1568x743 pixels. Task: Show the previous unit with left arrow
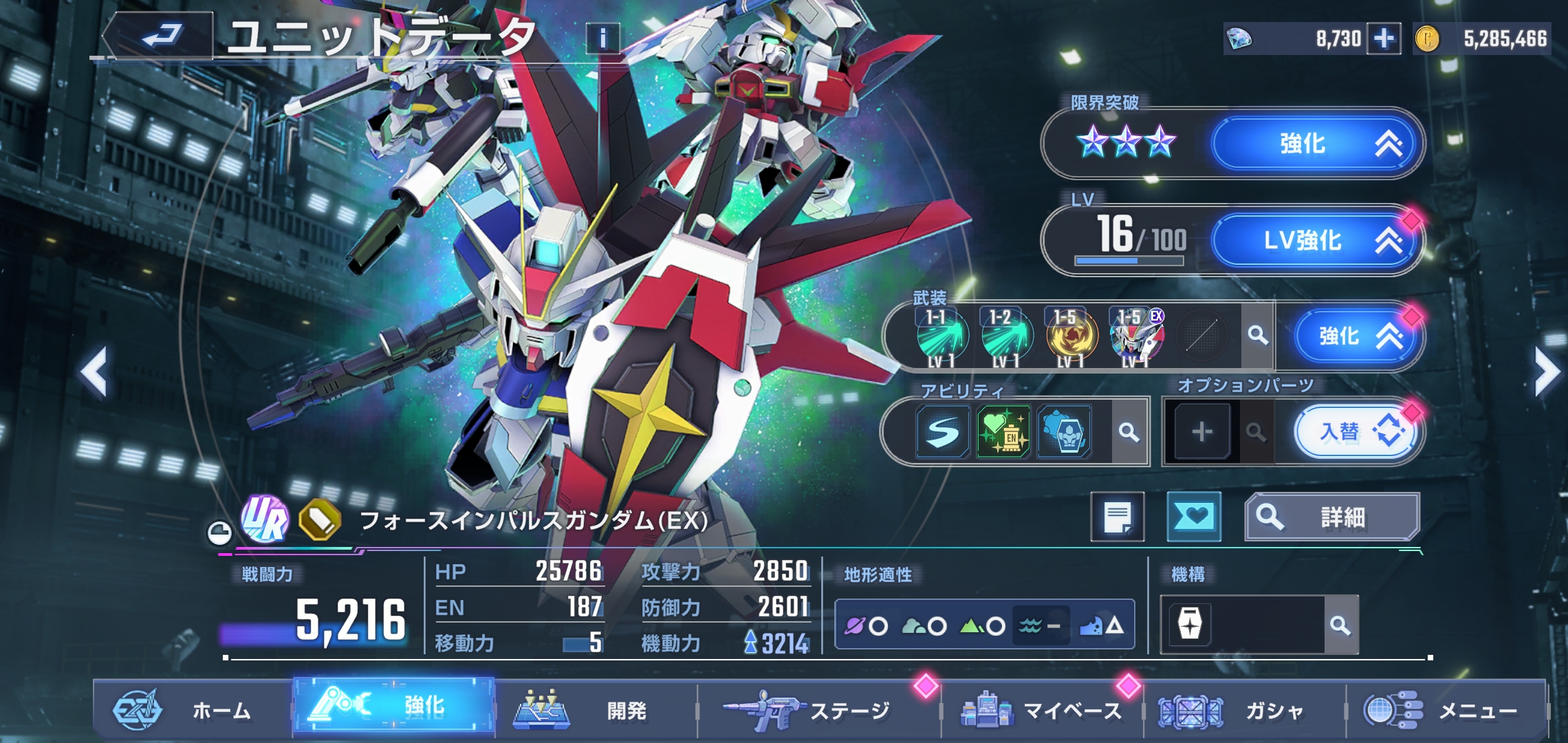click(x=94, y=371)
